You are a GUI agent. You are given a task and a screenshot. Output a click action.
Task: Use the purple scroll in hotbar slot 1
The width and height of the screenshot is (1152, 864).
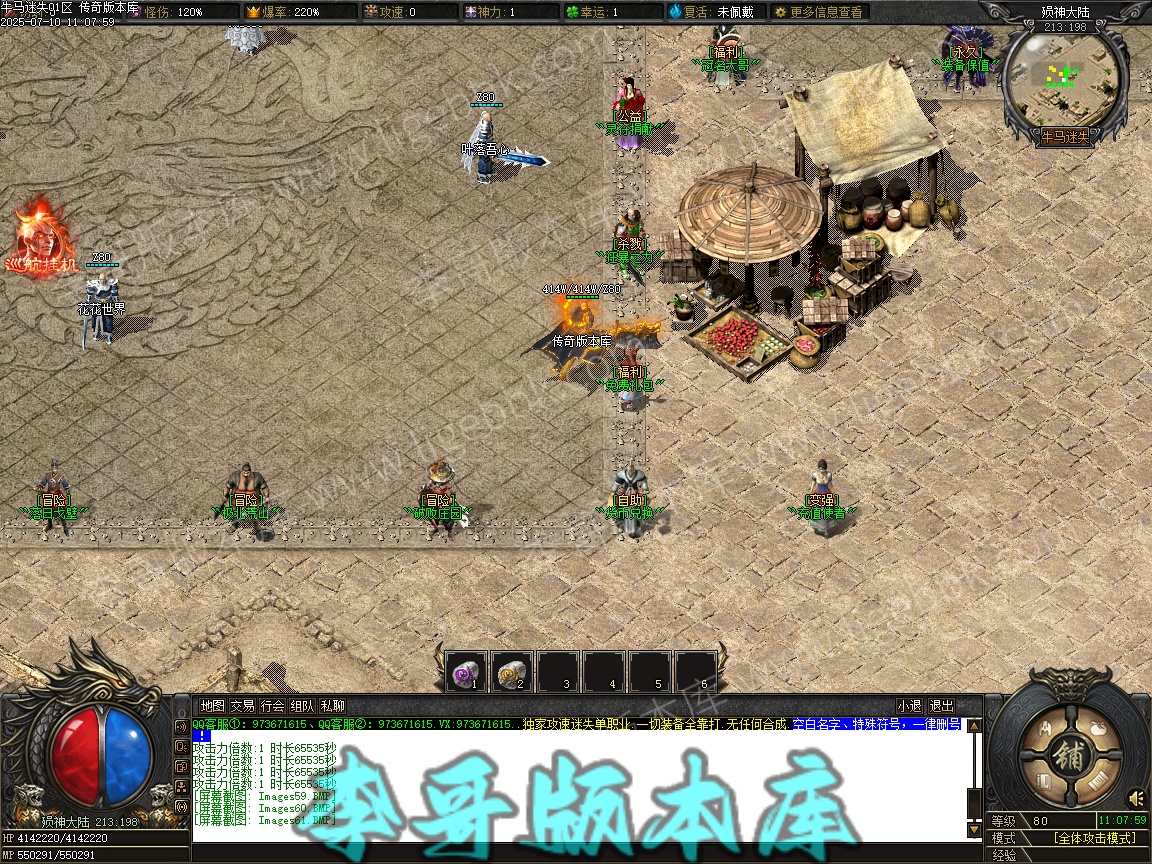(466, 672)
